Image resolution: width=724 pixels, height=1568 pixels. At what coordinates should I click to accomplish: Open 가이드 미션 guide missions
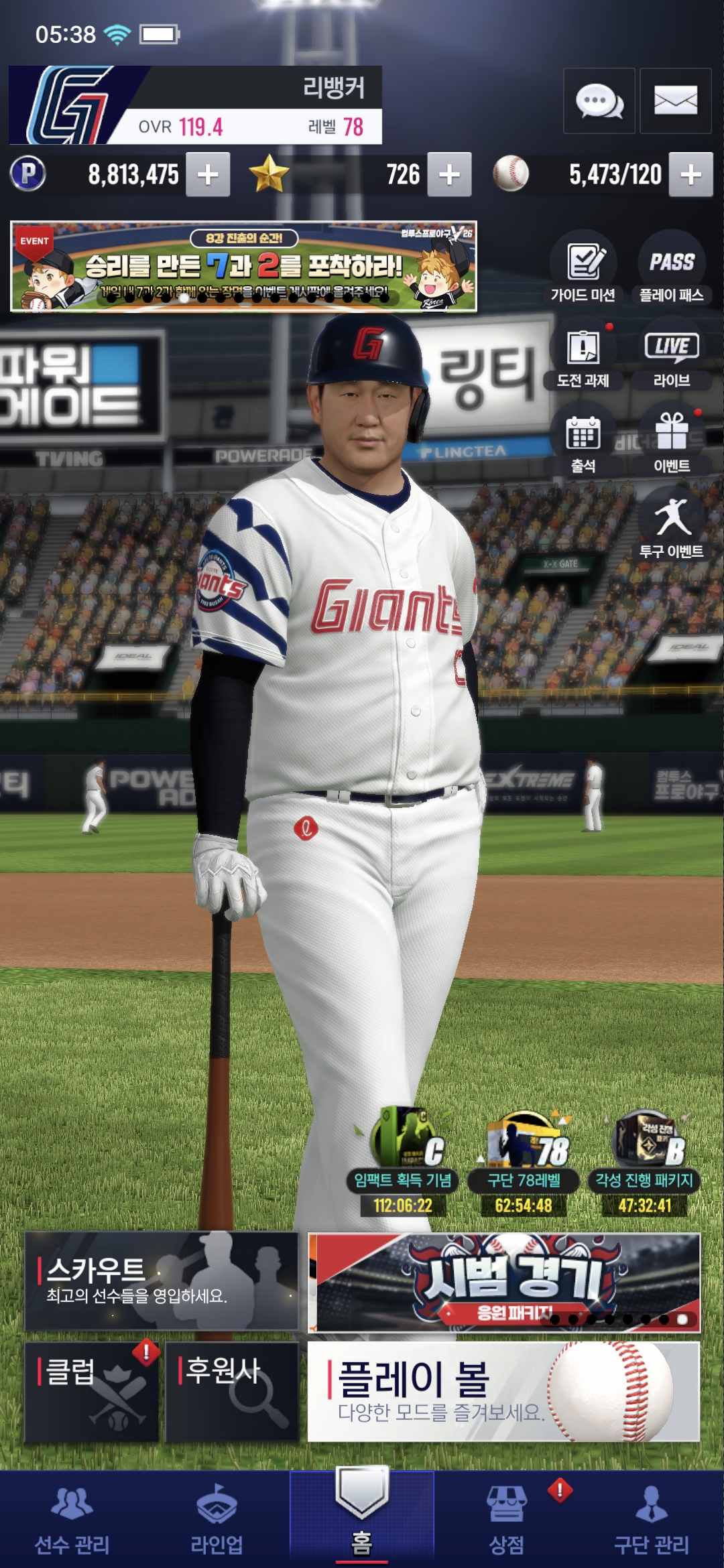[x=583, y=269]
